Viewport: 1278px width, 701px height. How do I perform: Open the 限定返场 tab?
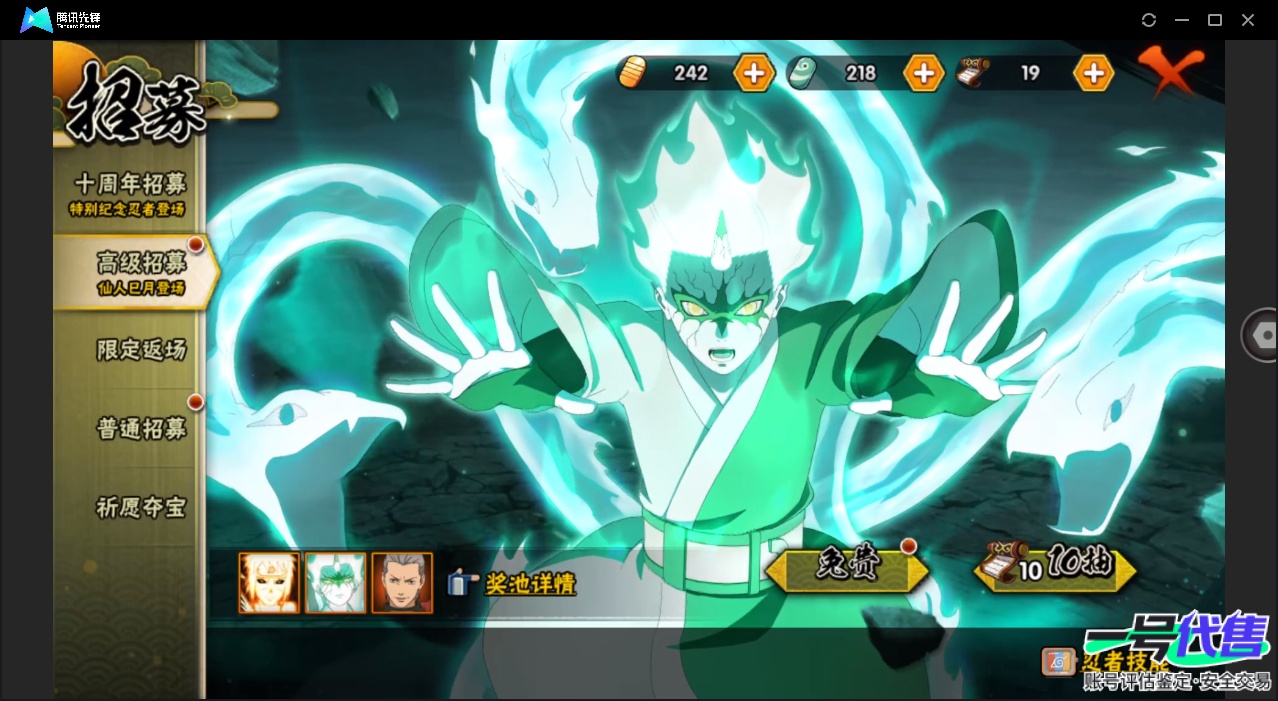[140, 350]
